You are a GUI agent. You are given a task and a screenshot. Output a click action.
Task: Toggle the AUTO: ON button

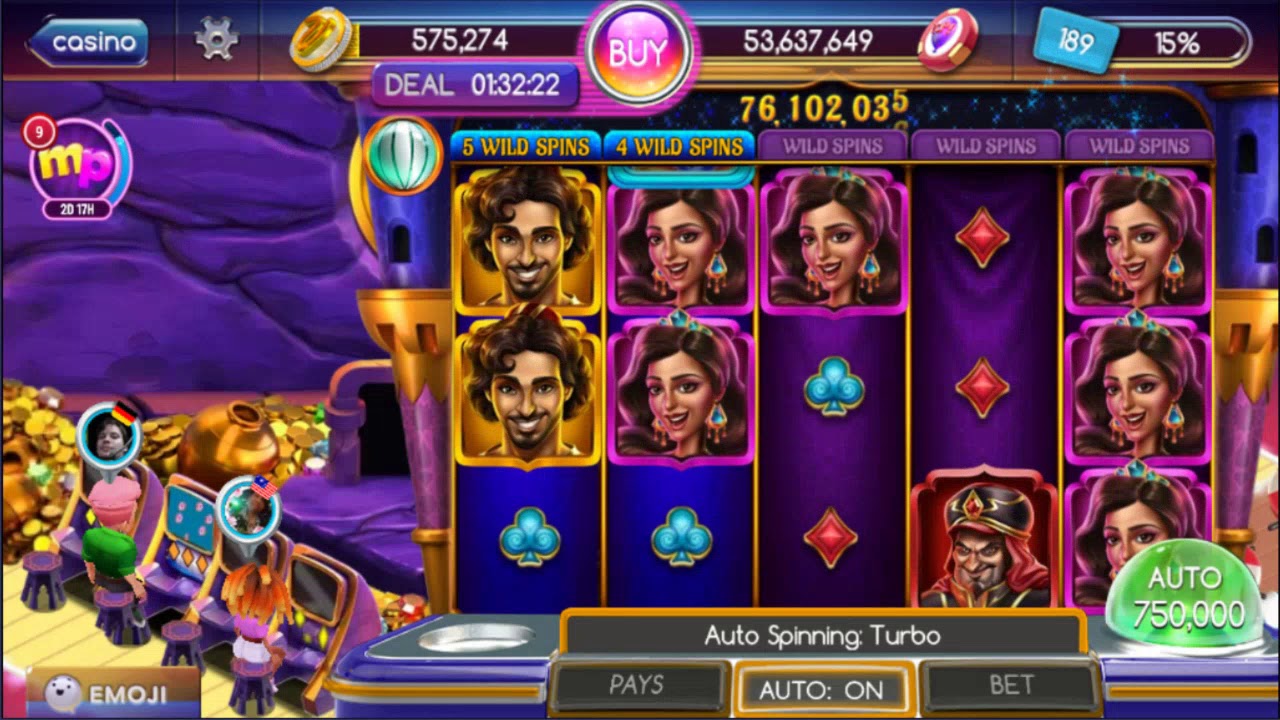coord(821,689)
